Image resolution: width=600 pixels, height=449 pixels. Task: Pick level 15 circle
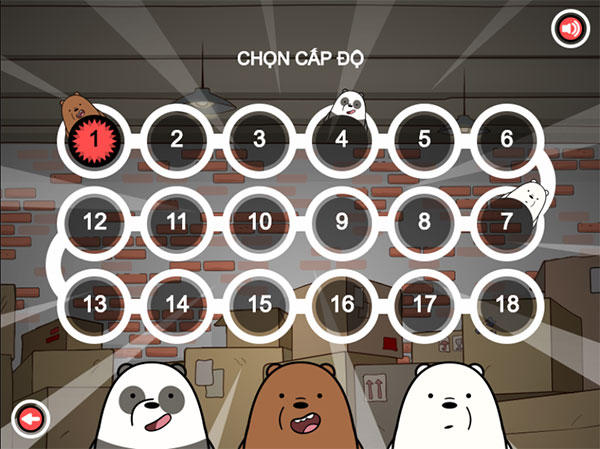[x=259, y=303]
